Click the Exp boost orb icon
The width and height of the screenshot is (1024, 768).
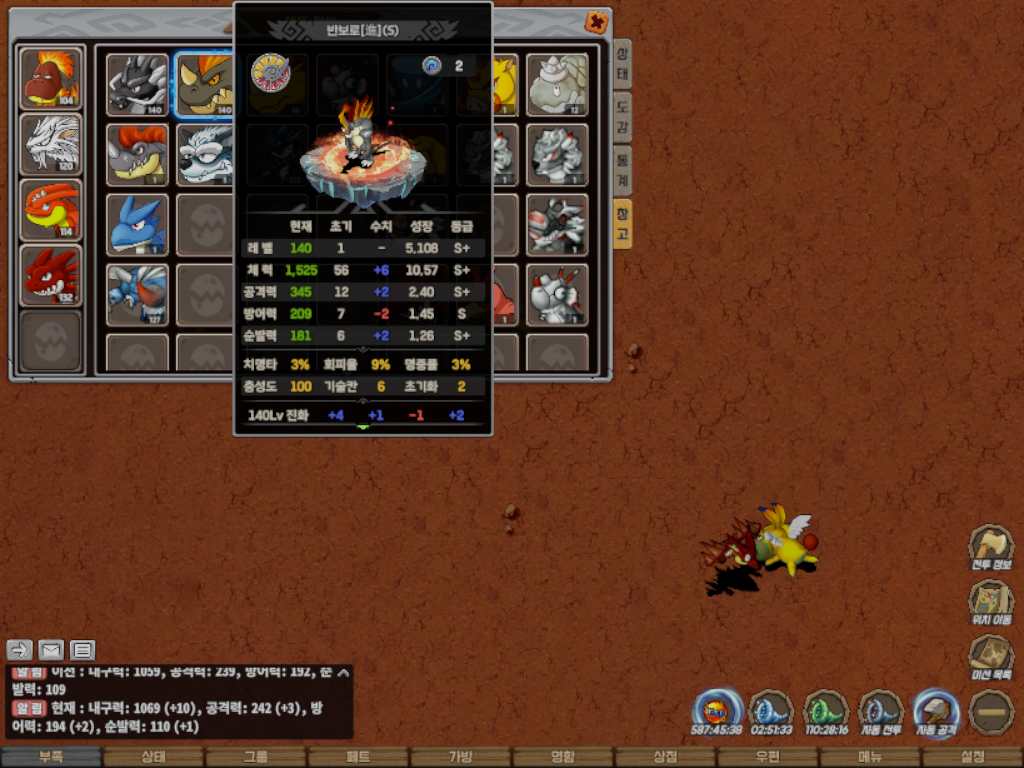(x=716, y=712)
